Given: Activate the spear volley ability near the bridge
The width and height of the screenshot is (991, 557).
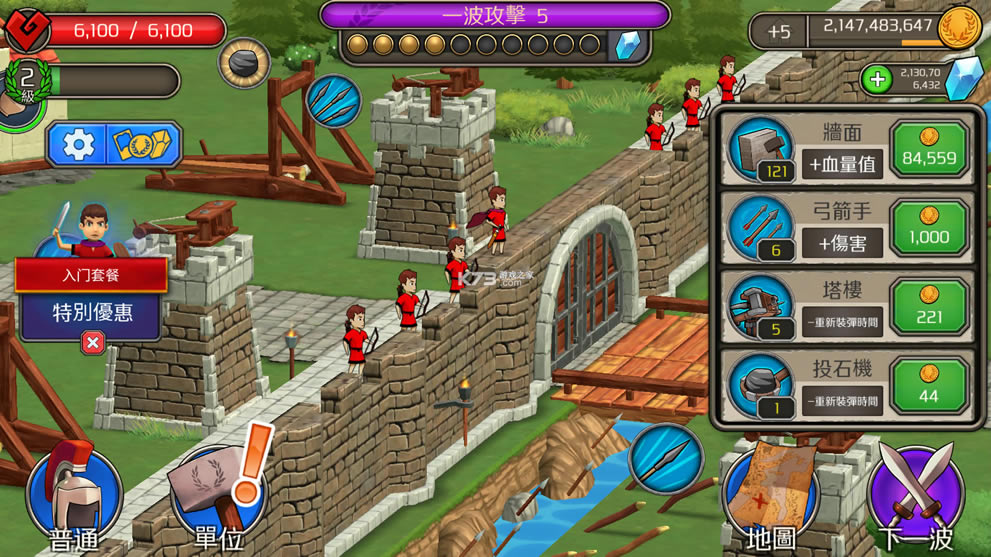Looking at the screenshot, I should pos(665,458).
